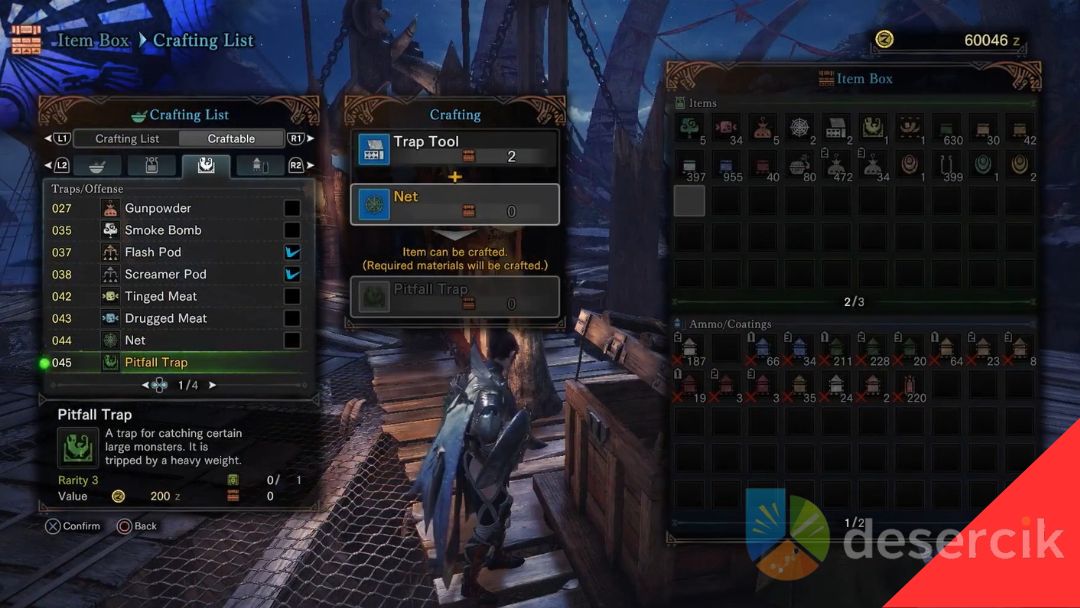The image size is (1080, 608).
Task: Tick the Net recipe checkbox
Action: click(292, 340)
